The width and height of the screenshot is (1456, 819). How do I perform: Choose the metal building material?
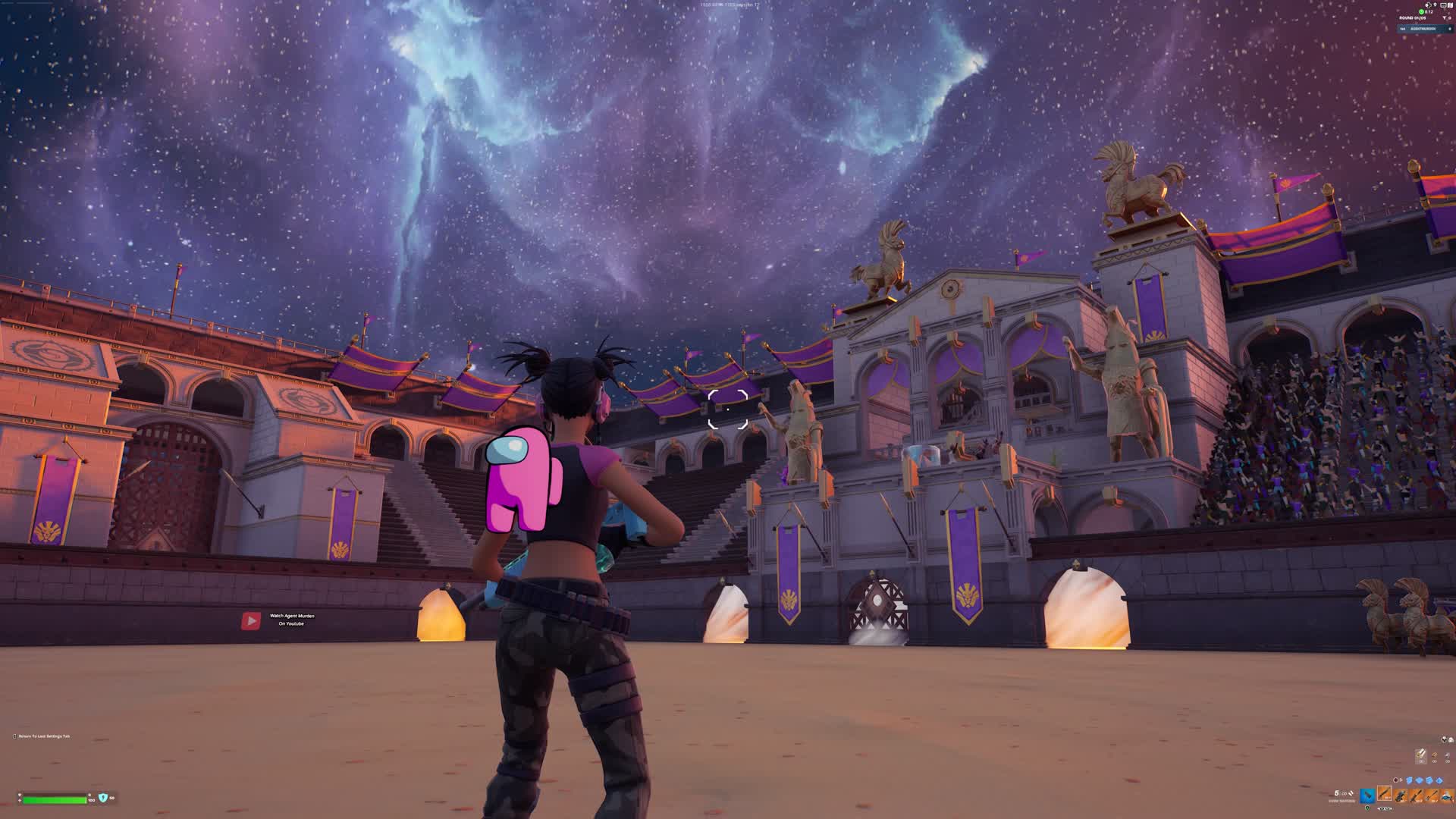click(1447, 755)
